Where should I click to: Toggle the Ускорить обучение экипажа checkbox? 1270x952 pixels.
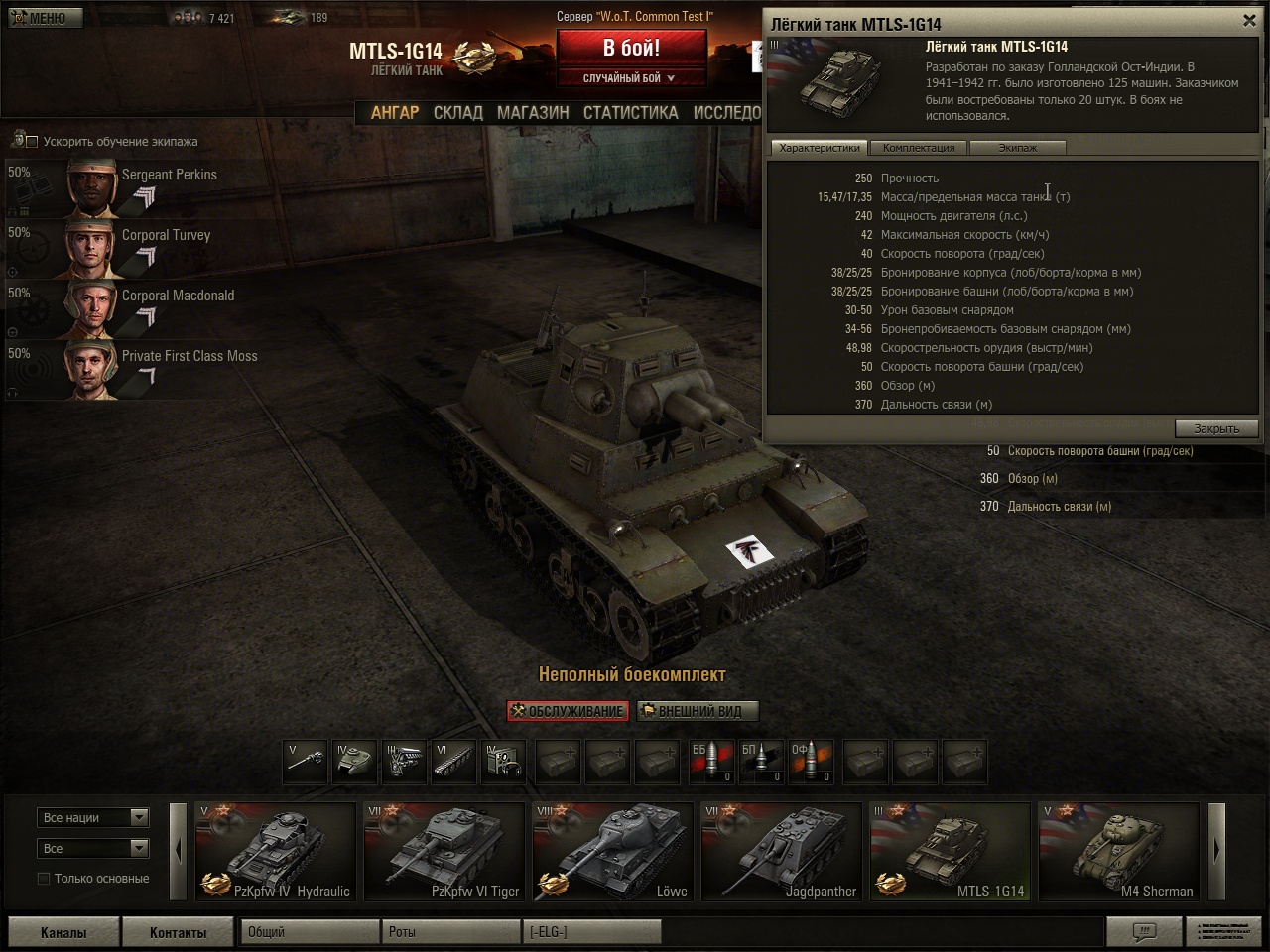coord(32,142)
